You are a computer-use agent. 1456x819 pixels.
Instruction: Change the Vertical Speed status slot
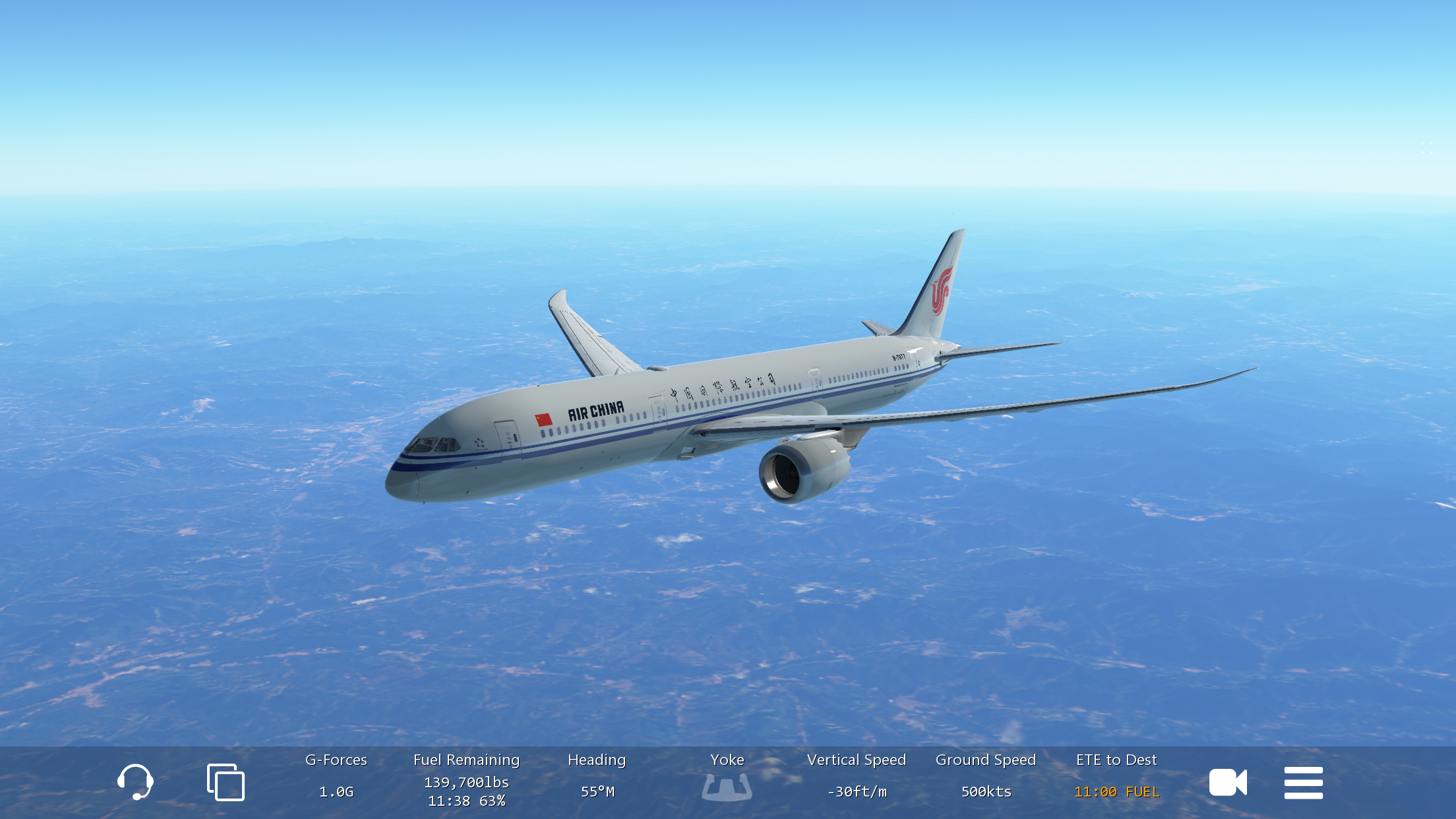point(857,777)
